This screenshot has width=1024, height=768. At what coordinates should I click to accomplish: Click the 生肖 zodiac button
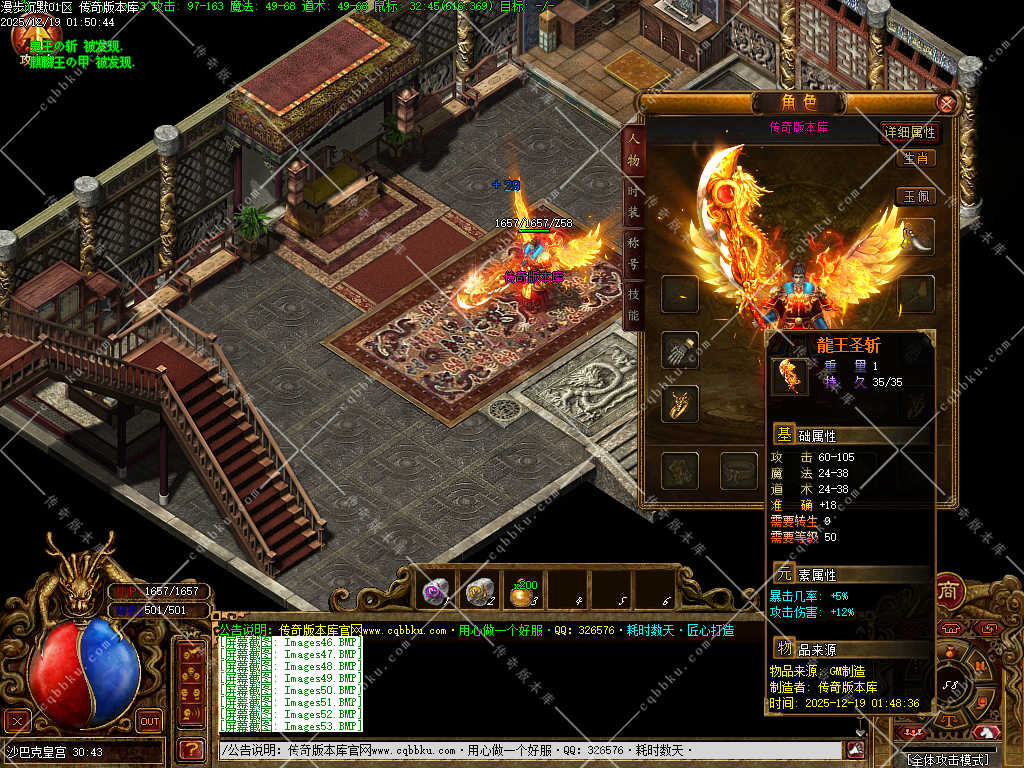(x=916, y=158)
